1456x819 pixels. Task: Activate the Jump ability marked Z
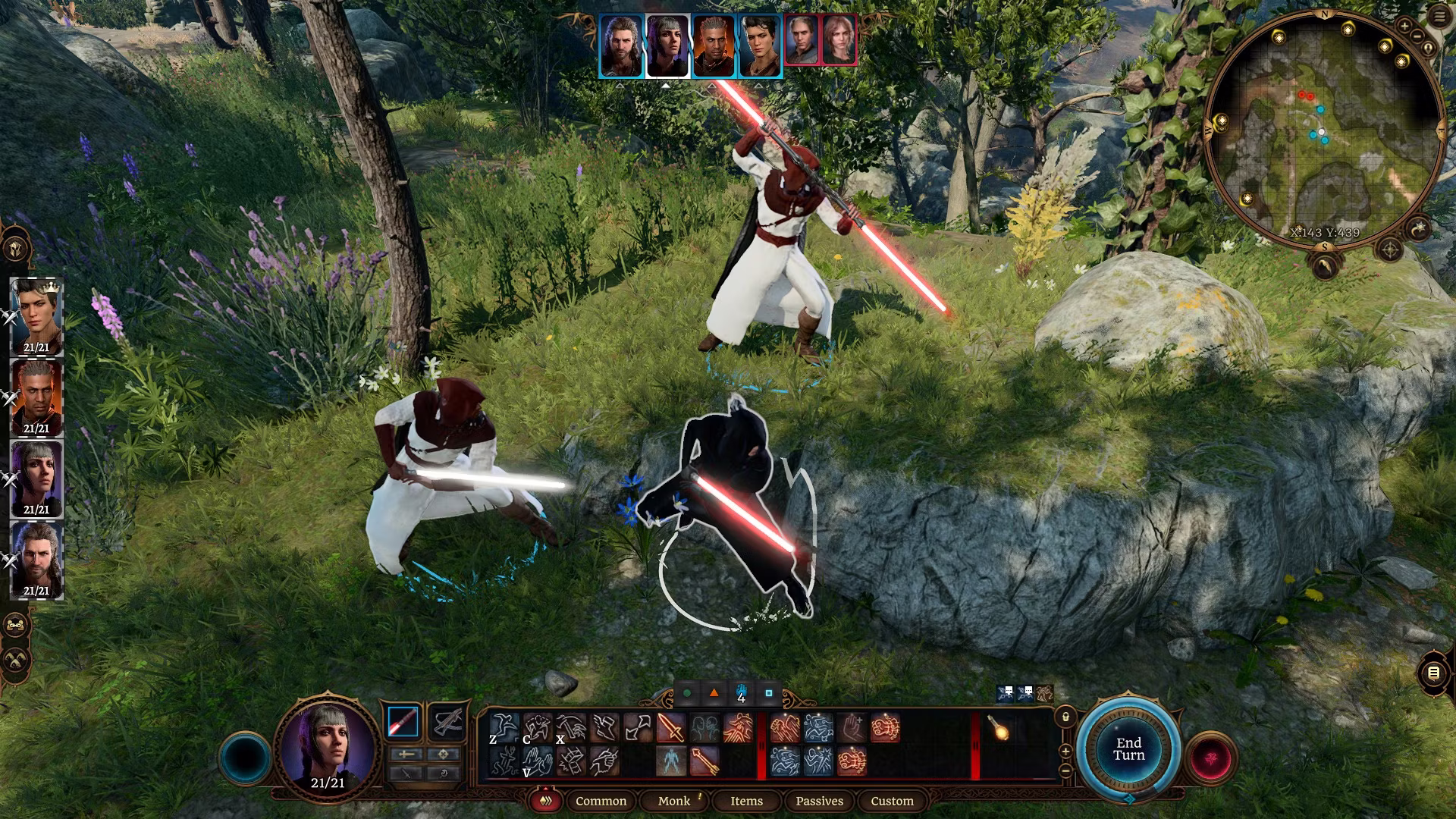coord(504,728)
